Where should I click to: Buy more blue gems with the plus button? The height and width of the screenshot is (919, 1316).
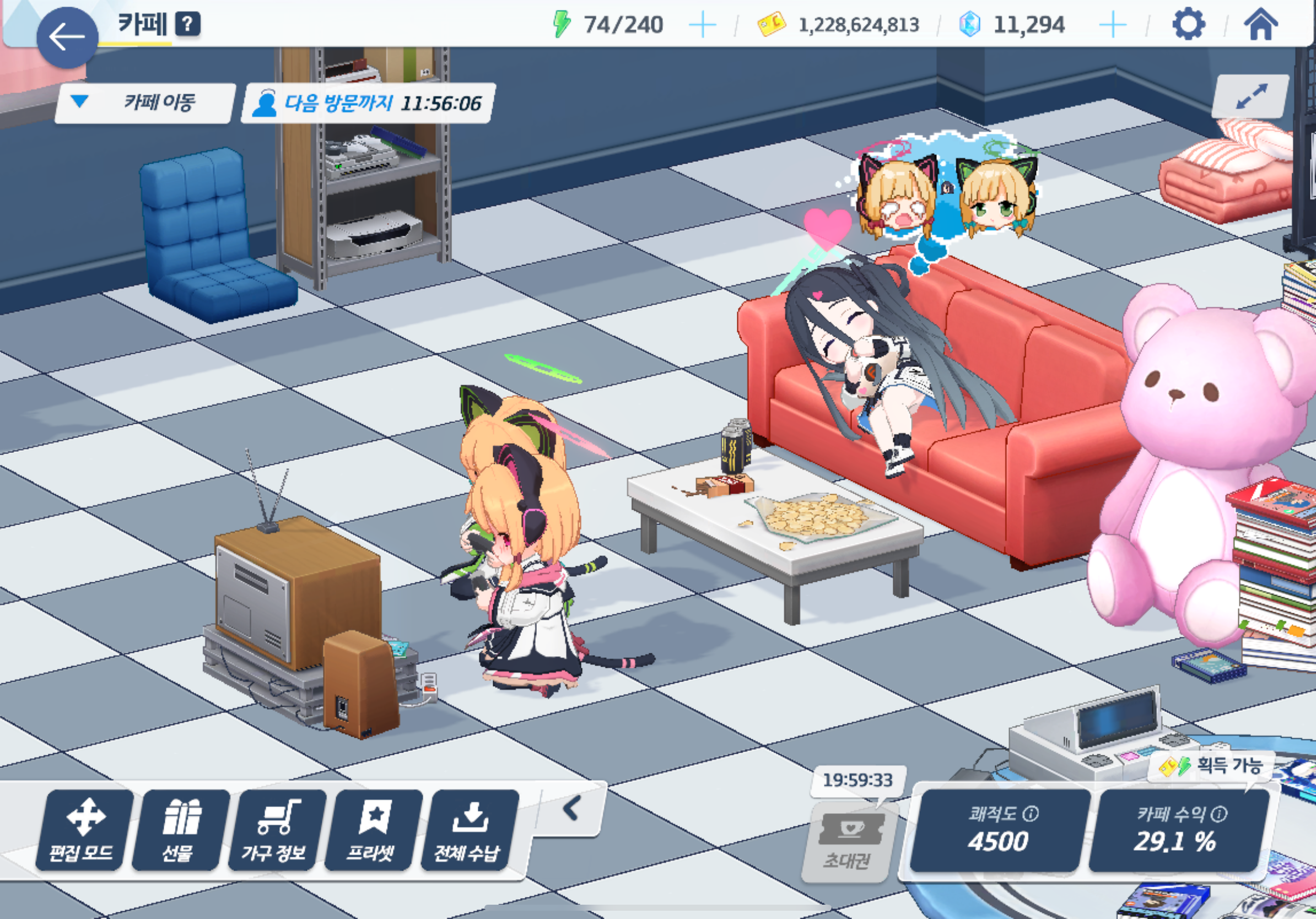1113,25
